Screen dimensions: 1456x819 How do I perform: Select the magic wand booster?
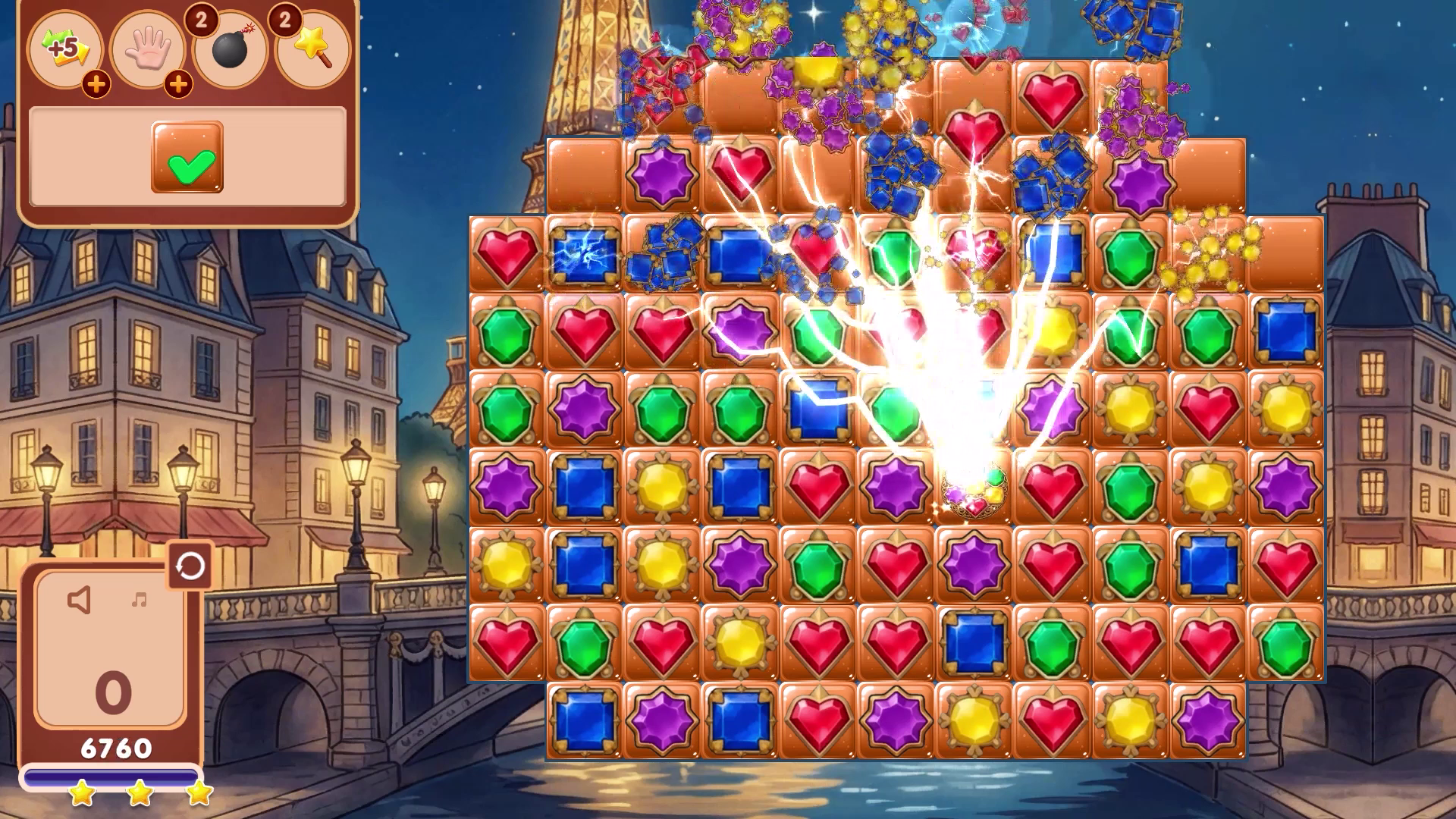pos(312,48)
